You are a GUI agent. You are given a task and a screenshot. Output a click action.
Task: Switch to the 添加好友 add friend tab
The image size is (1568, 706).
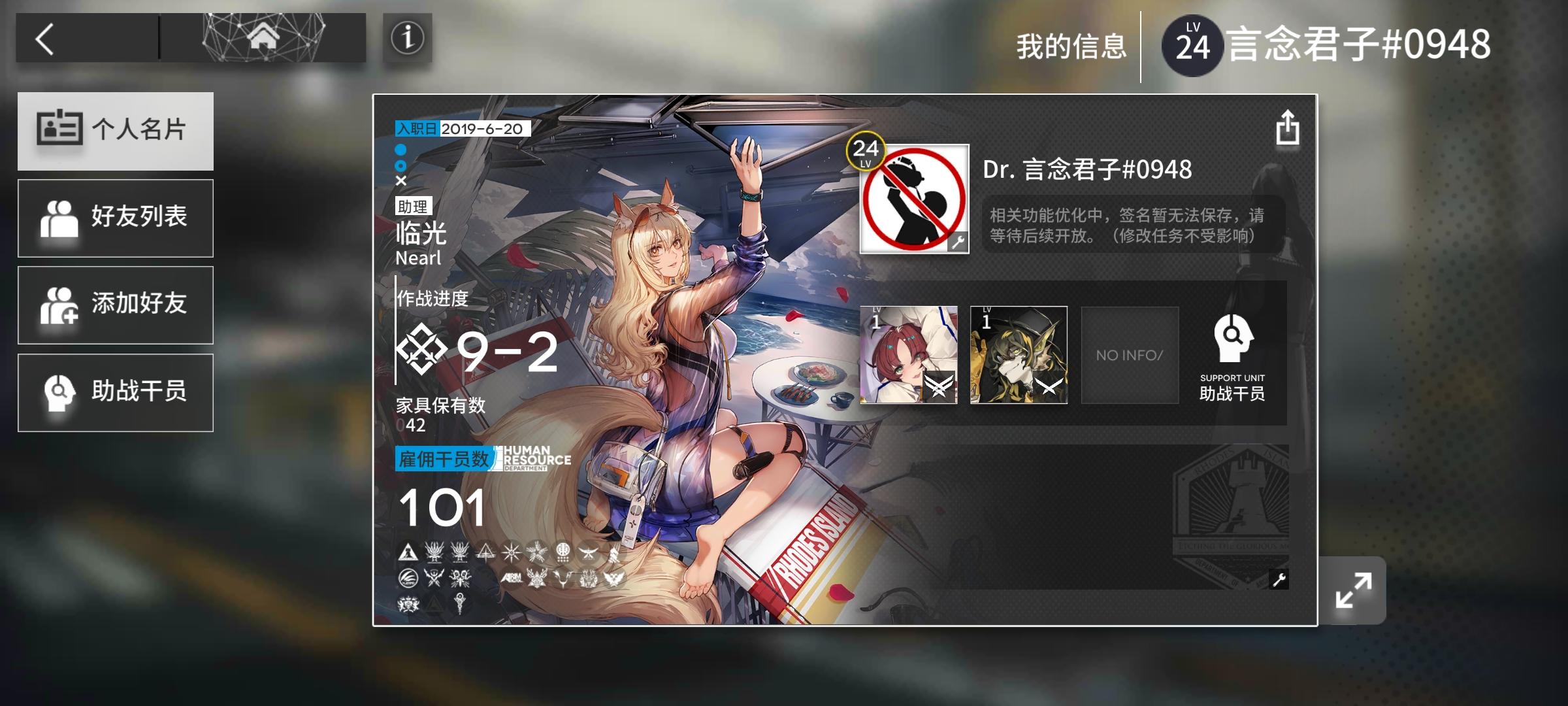point(116,305)
